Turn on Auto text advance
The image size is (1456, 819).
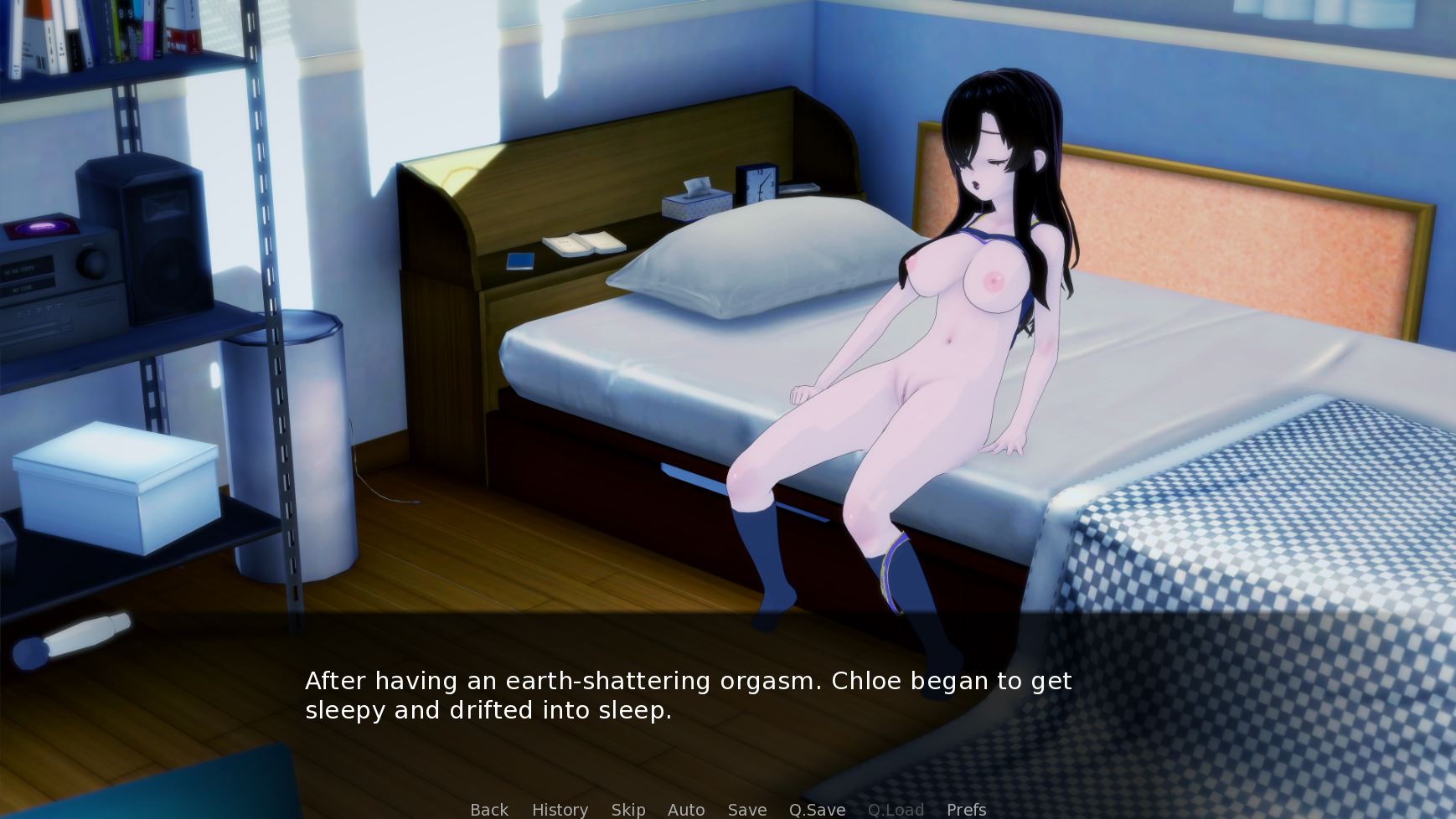(686, 809)
